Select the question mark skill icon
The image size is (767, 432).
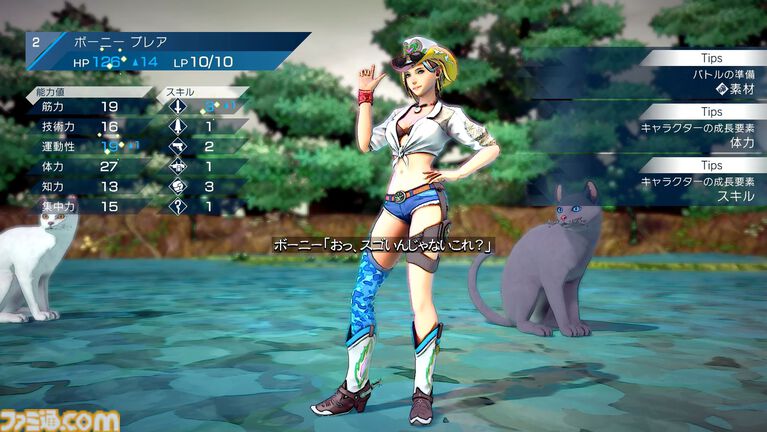click(177, 206)
